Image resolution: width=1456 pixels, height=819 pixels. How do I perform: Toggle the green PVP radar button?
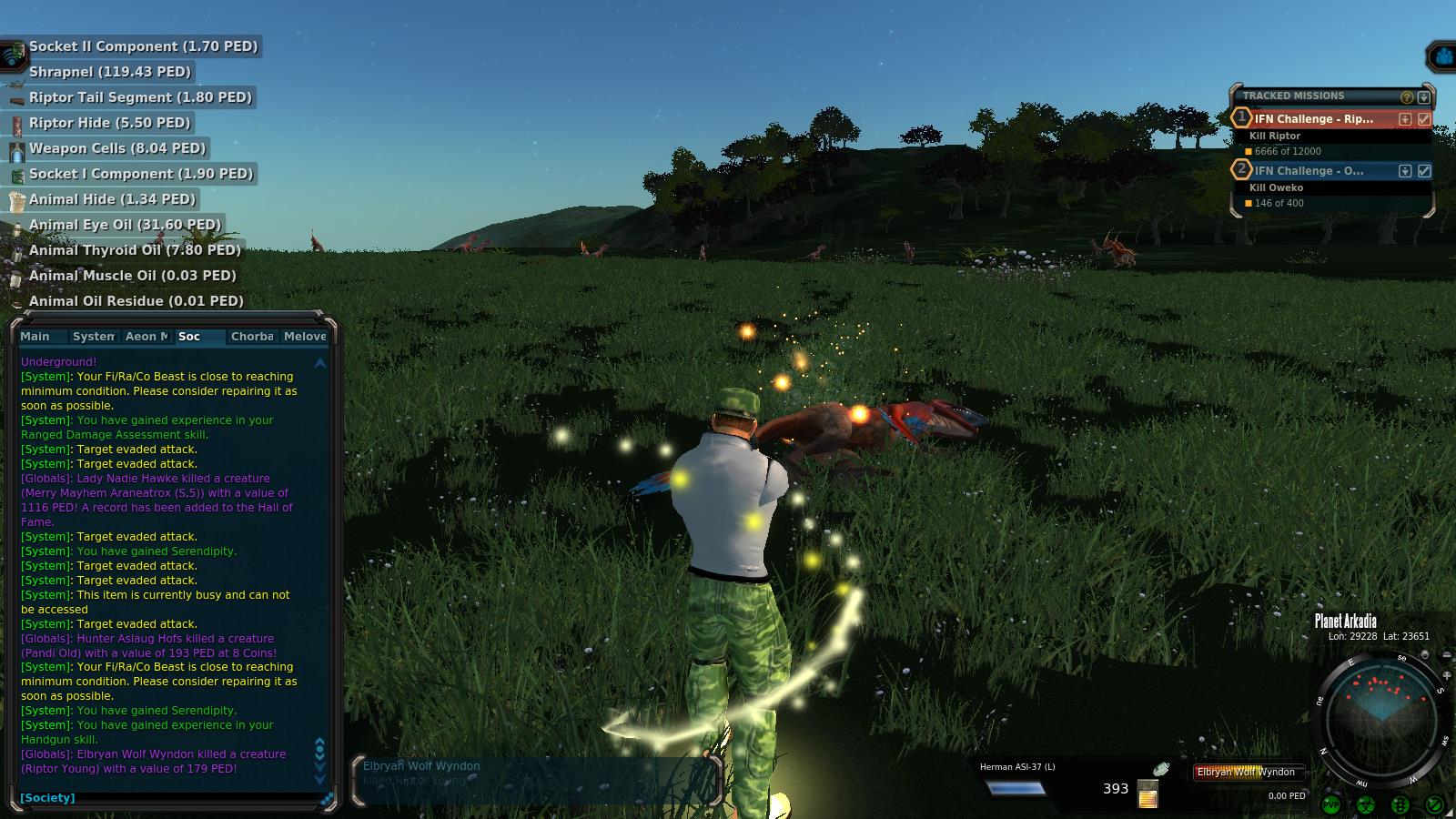(x=1331, y=804)
